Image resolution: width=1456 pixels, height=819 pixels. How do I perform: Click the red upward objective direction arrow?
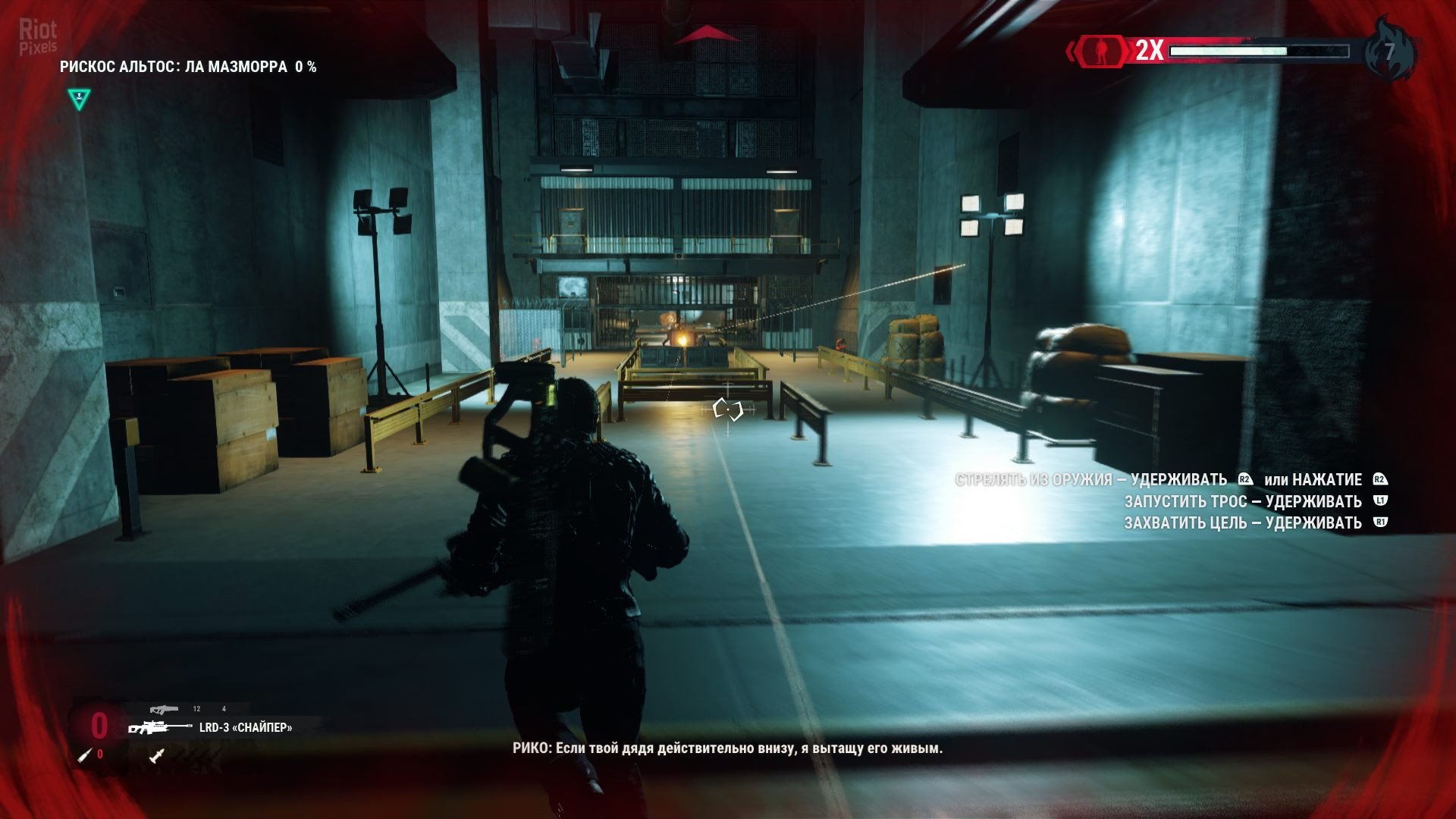pyautogui.click(x=706, y=34)
